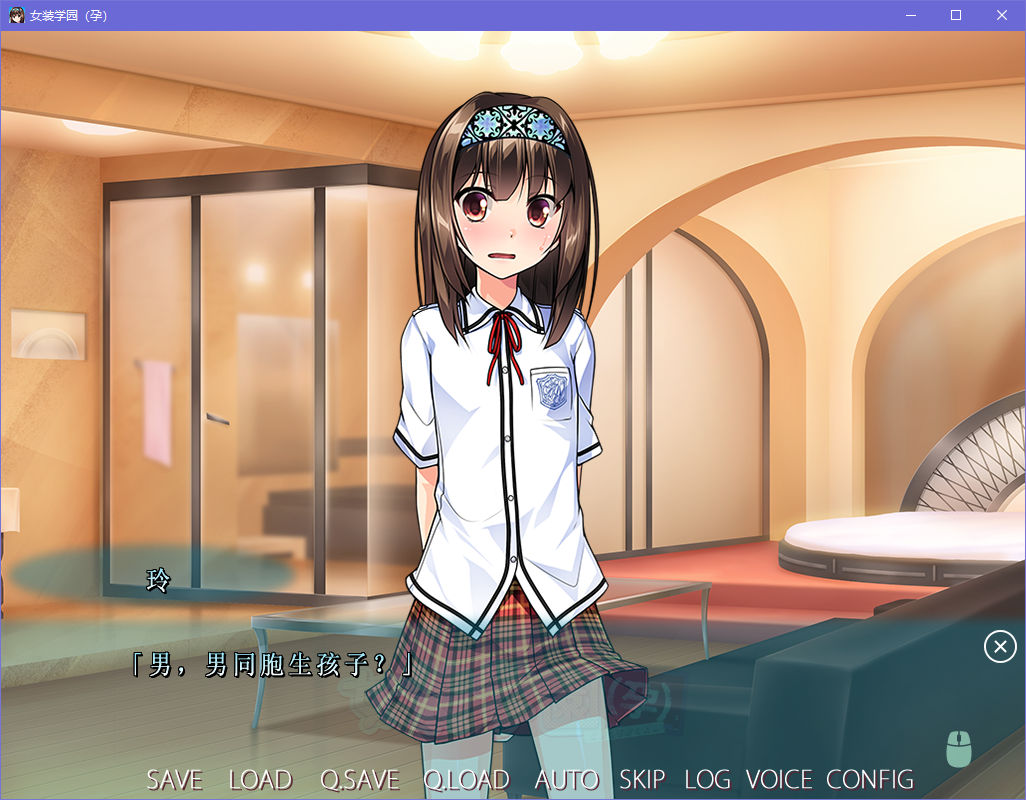Open the LOAD menu
This screenshot has height=800, width=1026.
pos(260,779)
